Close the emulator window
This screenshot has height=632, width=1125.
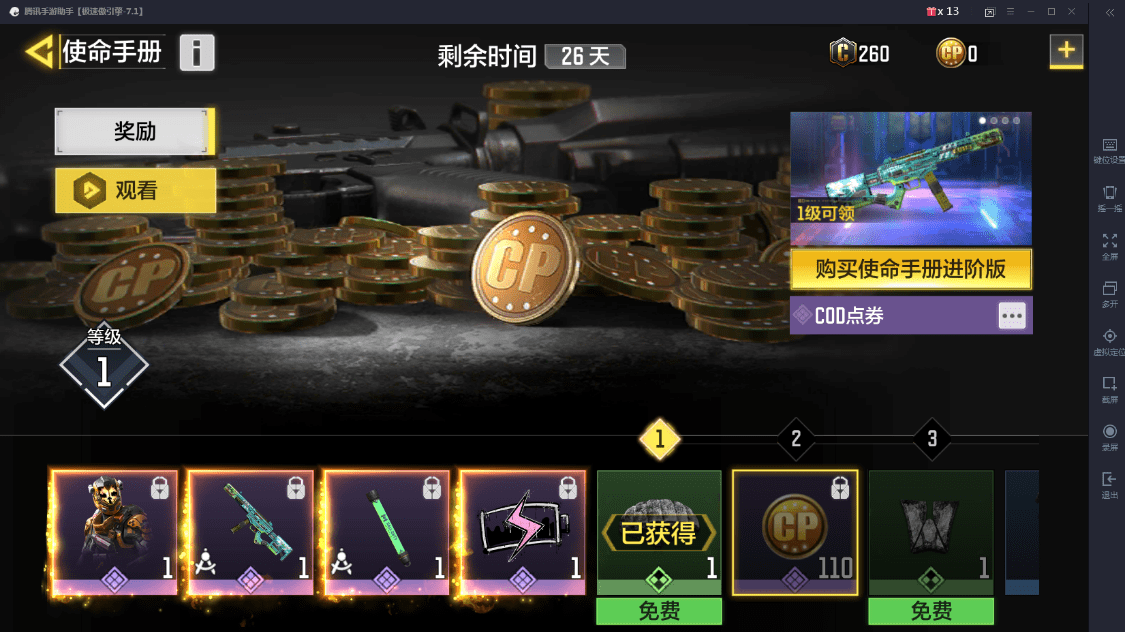pos(1073,11)
